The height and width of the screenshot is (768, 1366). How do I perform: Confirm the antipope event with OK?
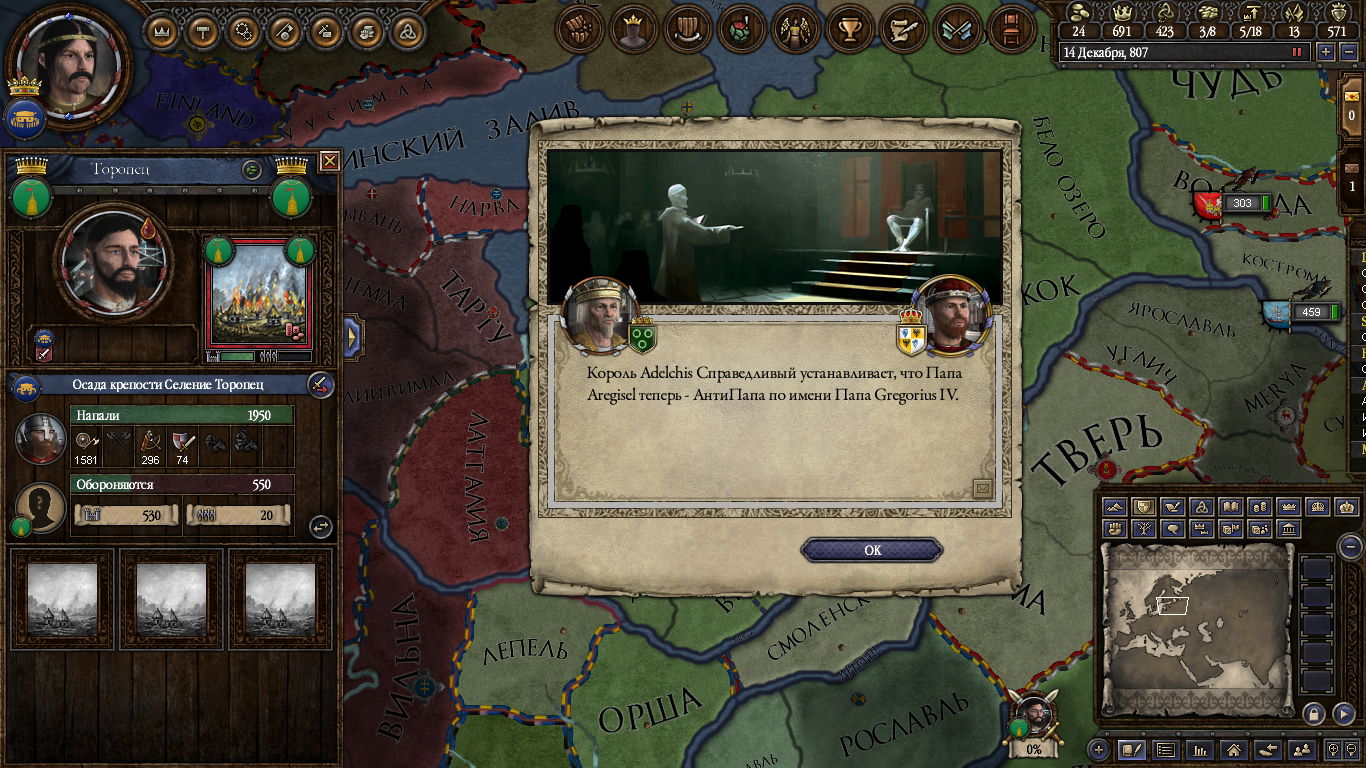[x=872, y=550]
